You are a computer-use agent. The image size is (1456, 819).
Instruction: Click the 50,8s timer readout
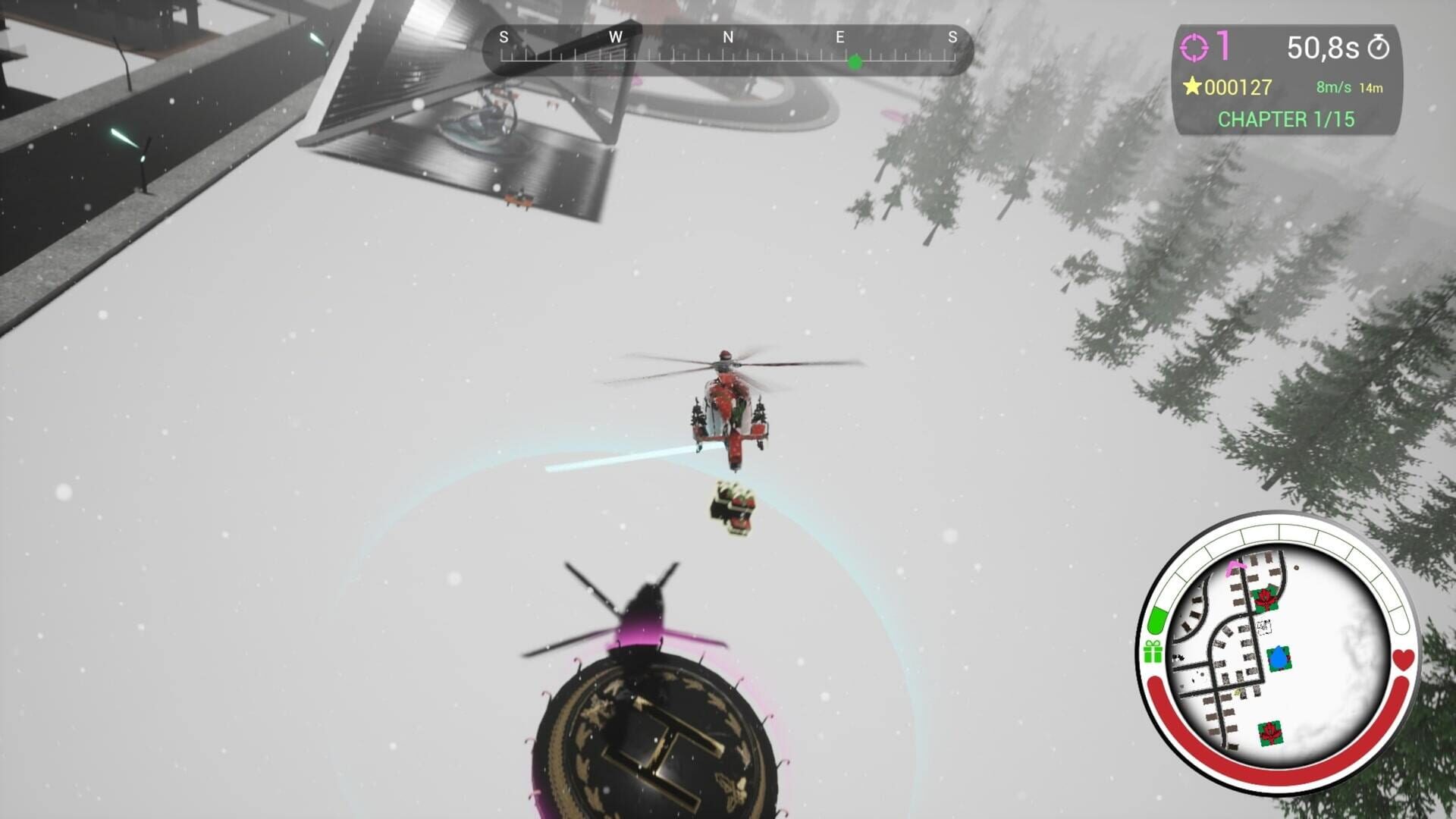pyautogui.click(x=1323, y=47)
